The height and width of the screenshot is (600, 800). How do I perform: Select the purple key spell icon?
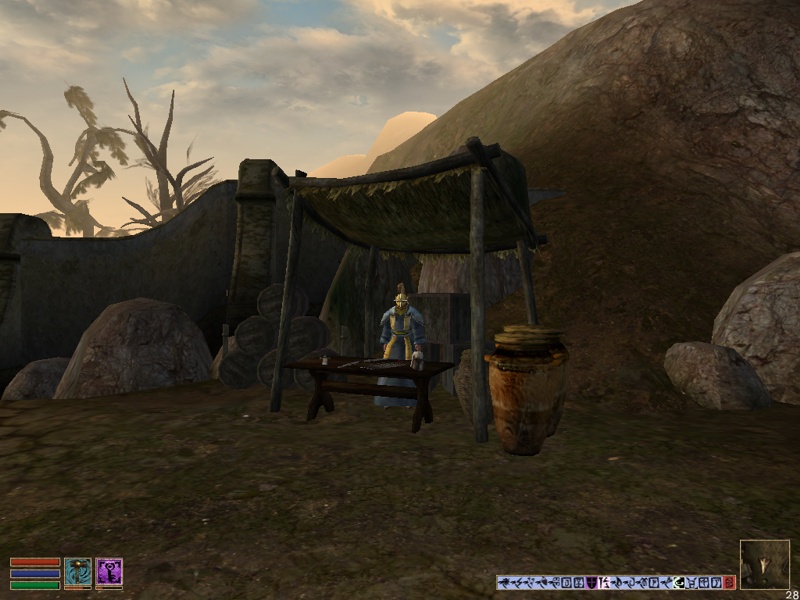point(109,571)
